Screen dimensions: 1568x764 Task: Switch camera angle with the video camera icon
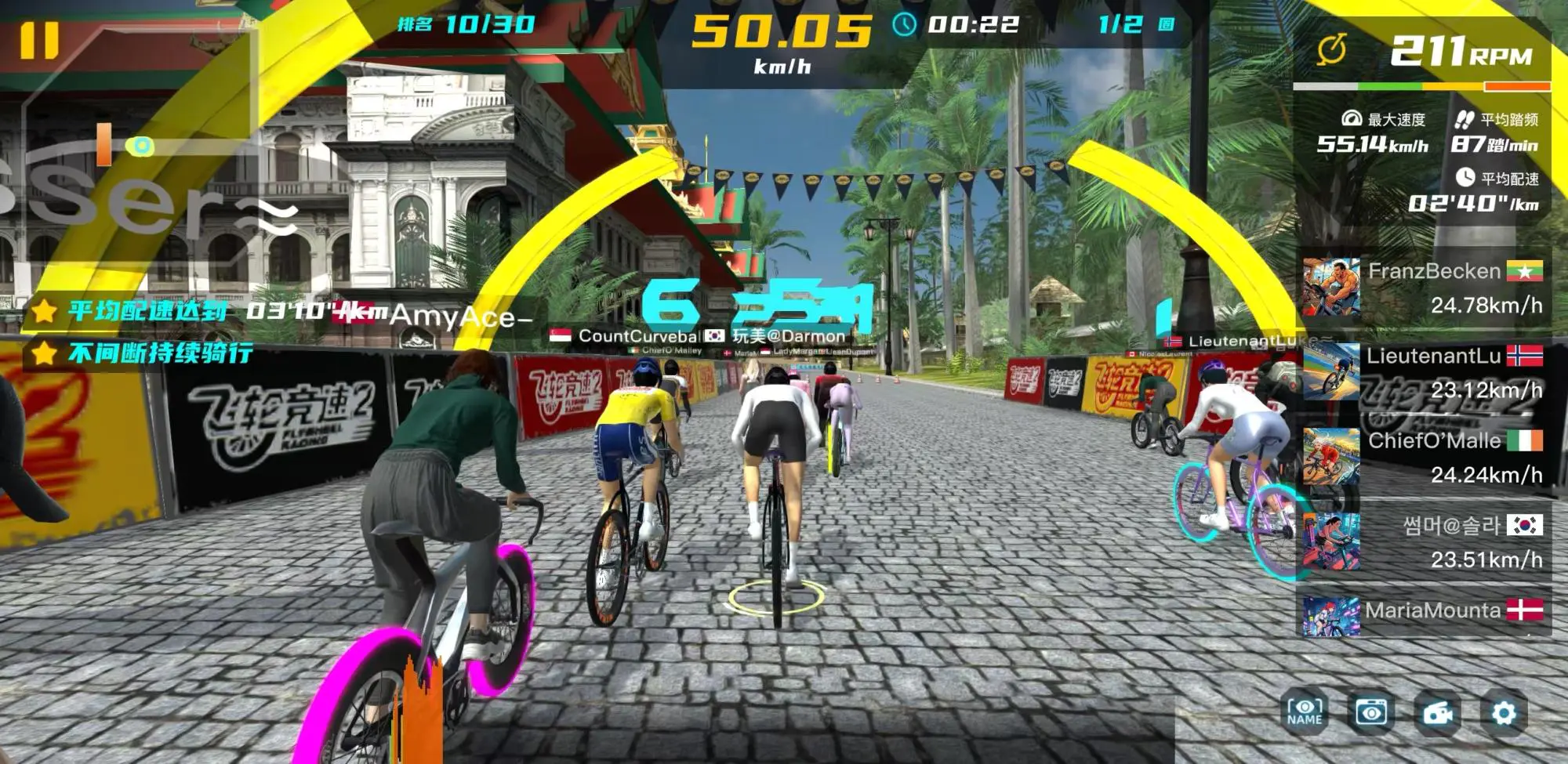point(1438,713)
